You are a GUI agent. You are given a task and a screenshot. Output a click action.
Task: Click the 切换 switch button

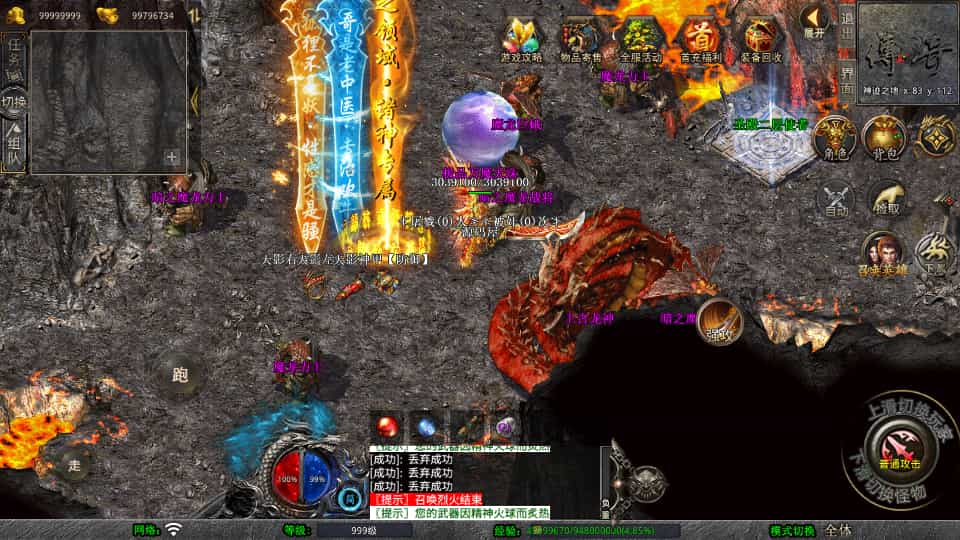(x=14, y=102)
